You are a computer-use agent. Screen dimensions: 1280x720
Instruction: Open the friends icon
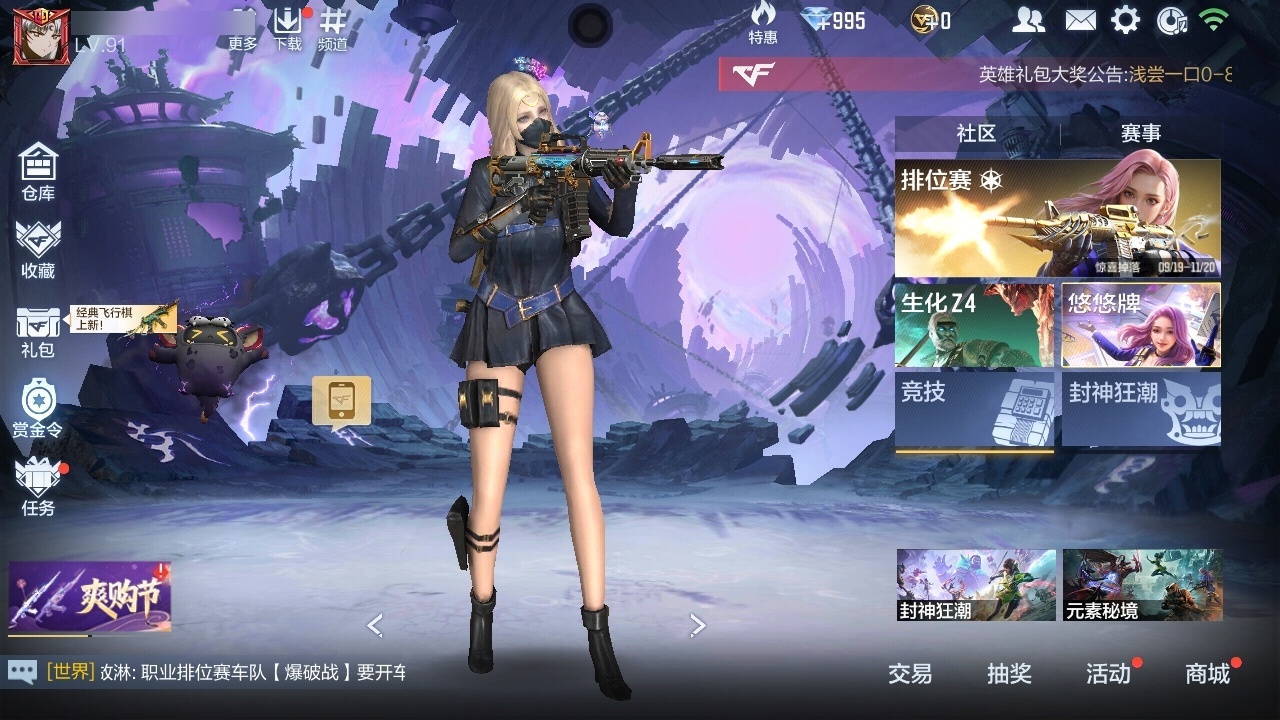pos(1028,20)
